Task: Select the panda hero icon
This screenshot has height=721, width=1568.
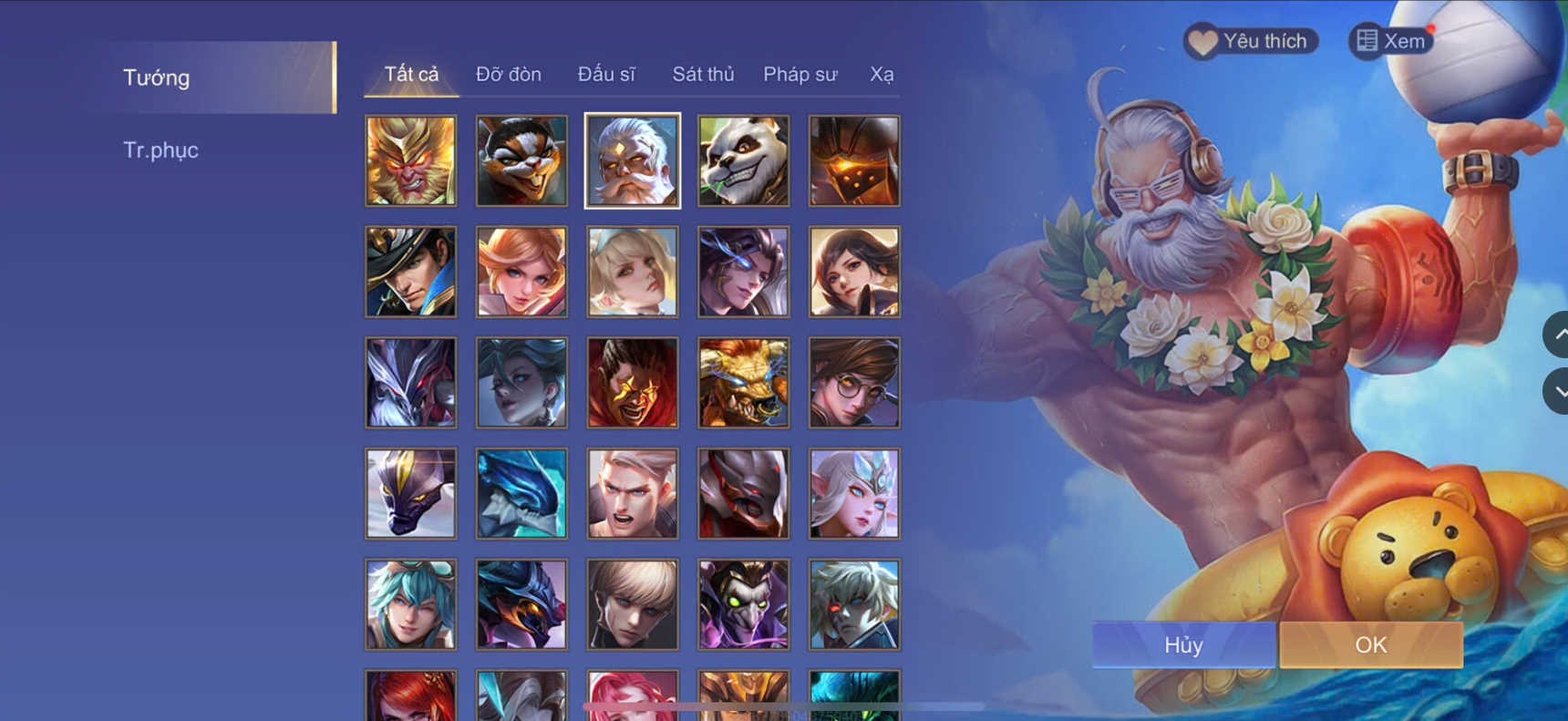Action: pyautogui.click(x=743, y=160)
